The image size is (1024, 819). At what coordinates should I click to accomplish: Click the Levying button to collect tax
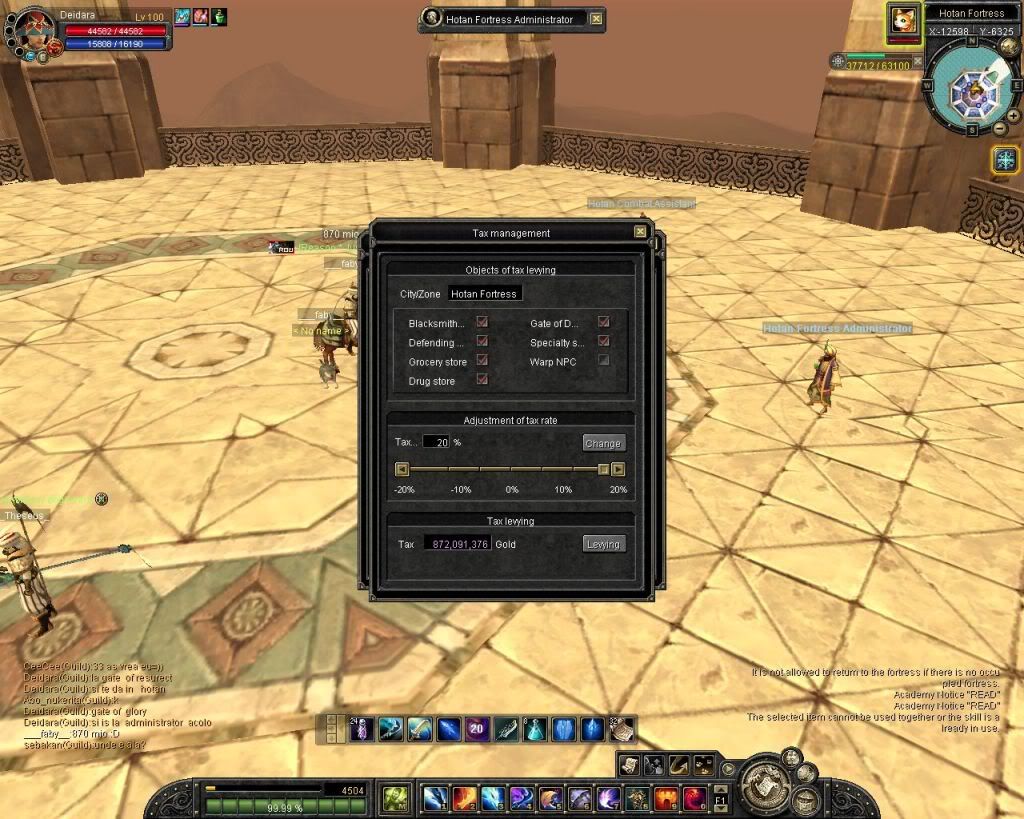[x=603, y=544]
